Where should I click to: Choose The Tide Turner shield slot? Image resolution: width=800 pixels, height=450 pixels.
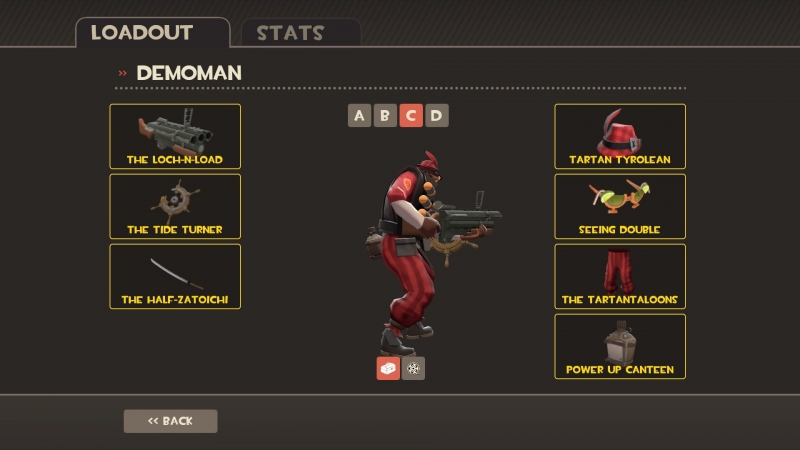coord(175,206)
